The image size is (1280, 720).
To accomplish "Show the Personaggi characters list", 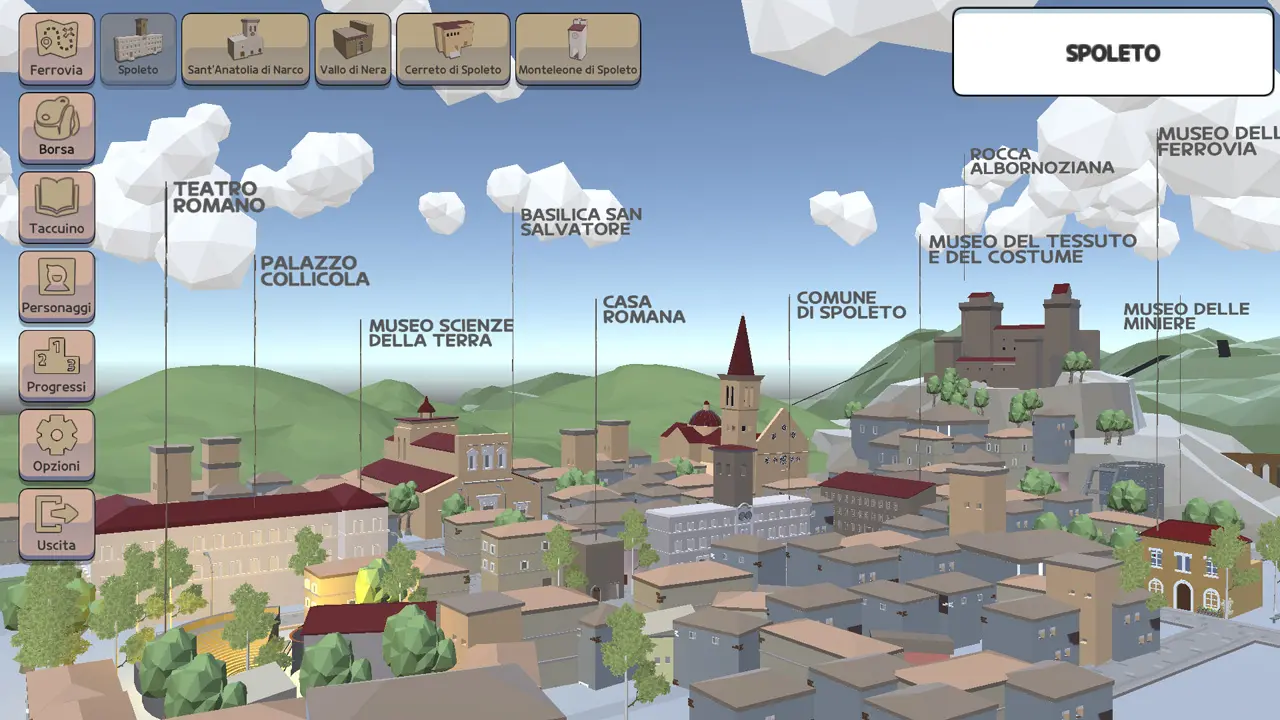I will click(x=56, y=286).
